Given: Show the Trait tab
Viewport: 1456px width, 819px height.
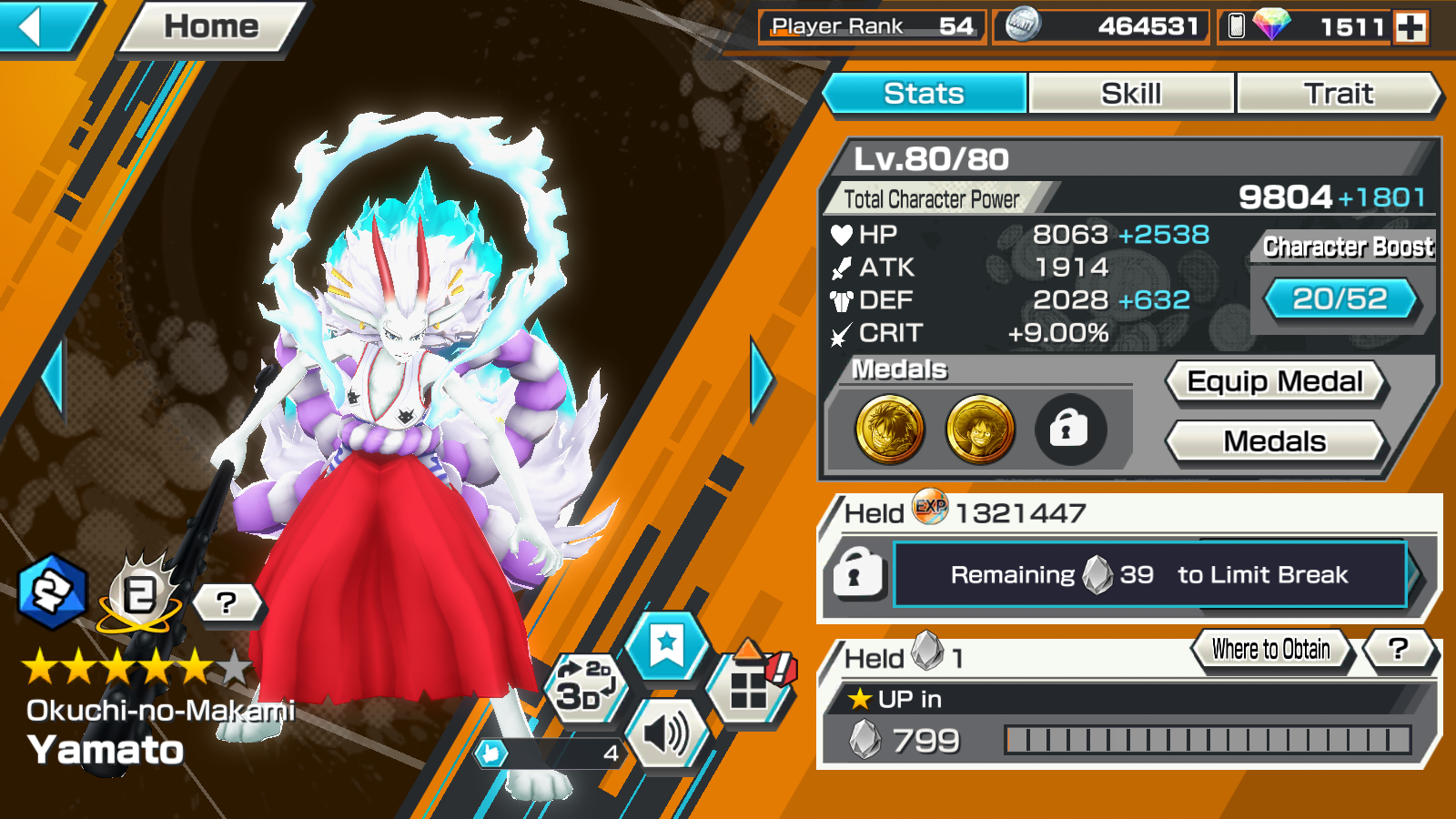Looking at the screenshot, I should [x=1338, y=94].
